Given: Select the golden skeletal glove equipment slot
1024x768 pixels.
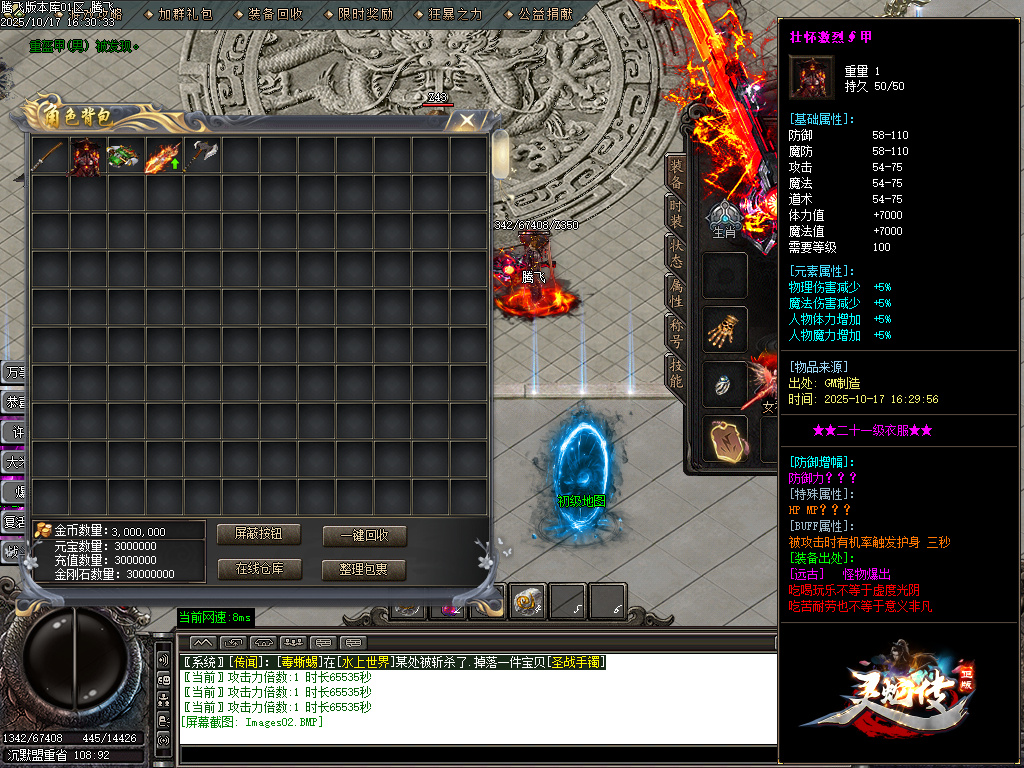Looking at the screenshot, I should tap(724, 330).
